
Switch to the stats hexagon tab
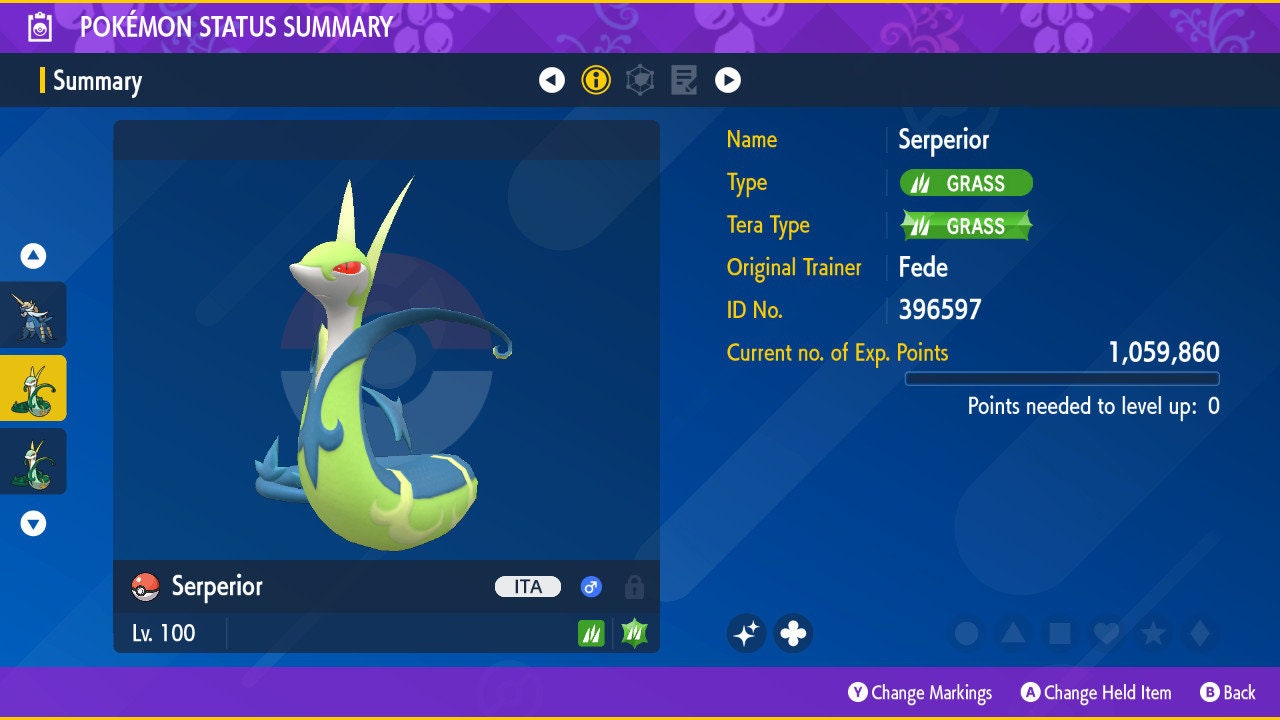[x=640, y=80]
